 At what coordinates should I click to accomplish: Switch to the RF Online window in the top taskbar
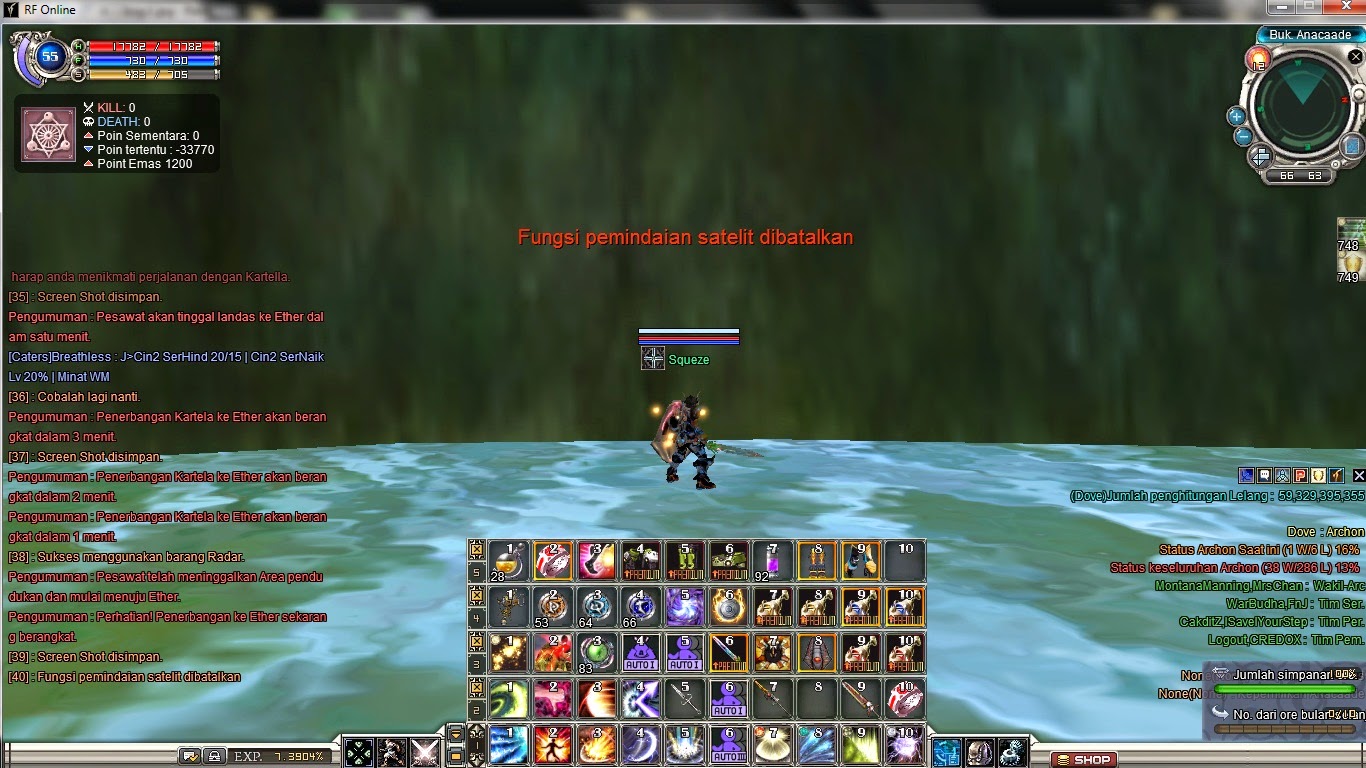(42, 10)
